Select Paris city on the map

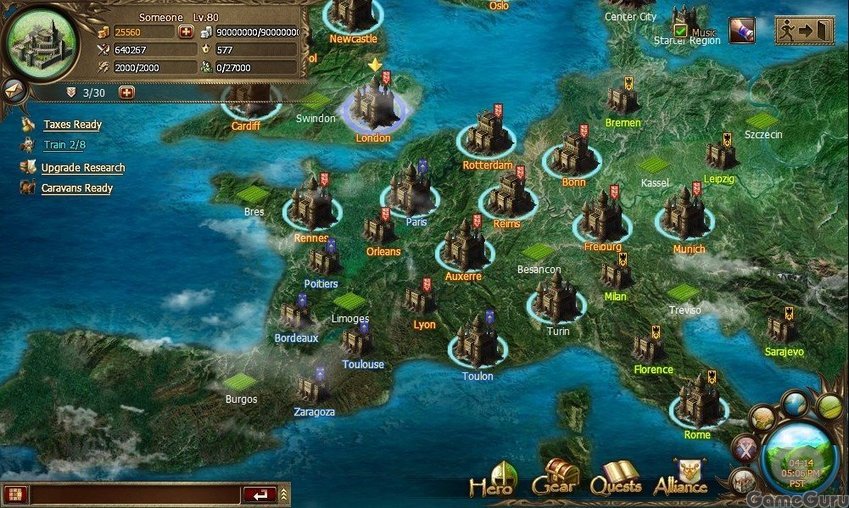tap(410, 190)
